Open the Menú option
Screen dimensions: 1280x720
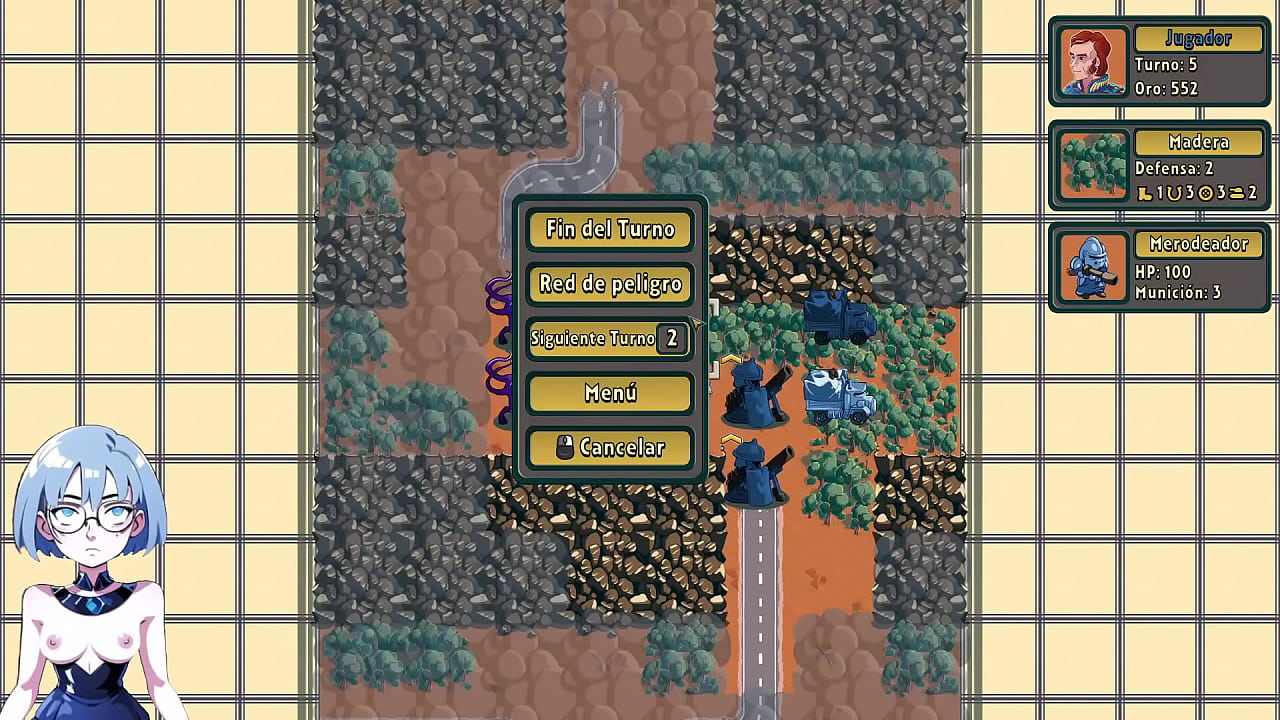pyautogui.click(x=610, y=393)
